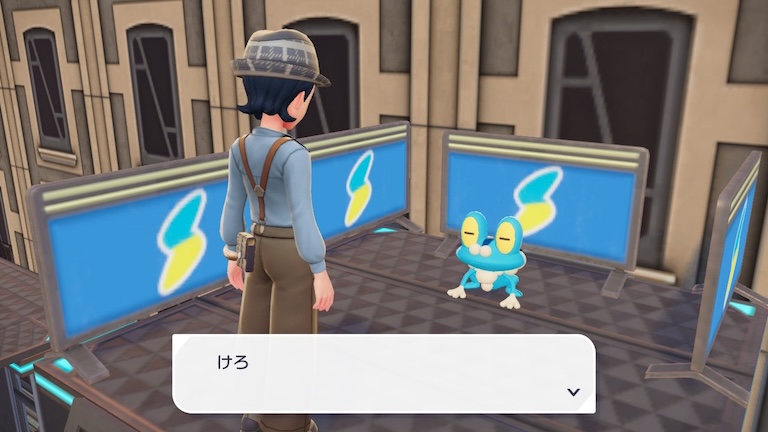Click the けろ dialogue box
The width and height of the screenshot is (768, 432).
384,373
